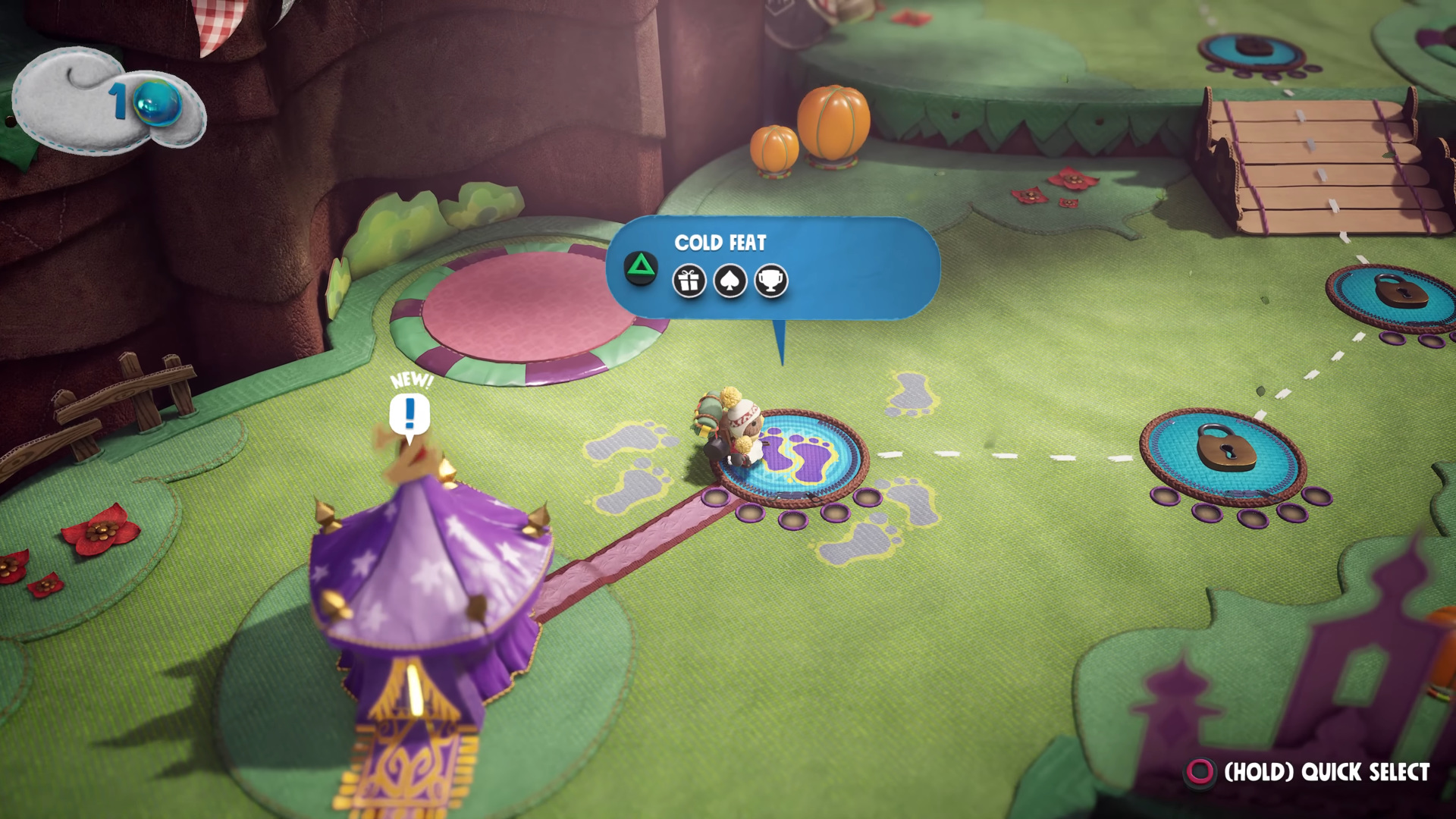
Task: Open the NEW! exclamation marker above the tent
Action: [409, 414]
